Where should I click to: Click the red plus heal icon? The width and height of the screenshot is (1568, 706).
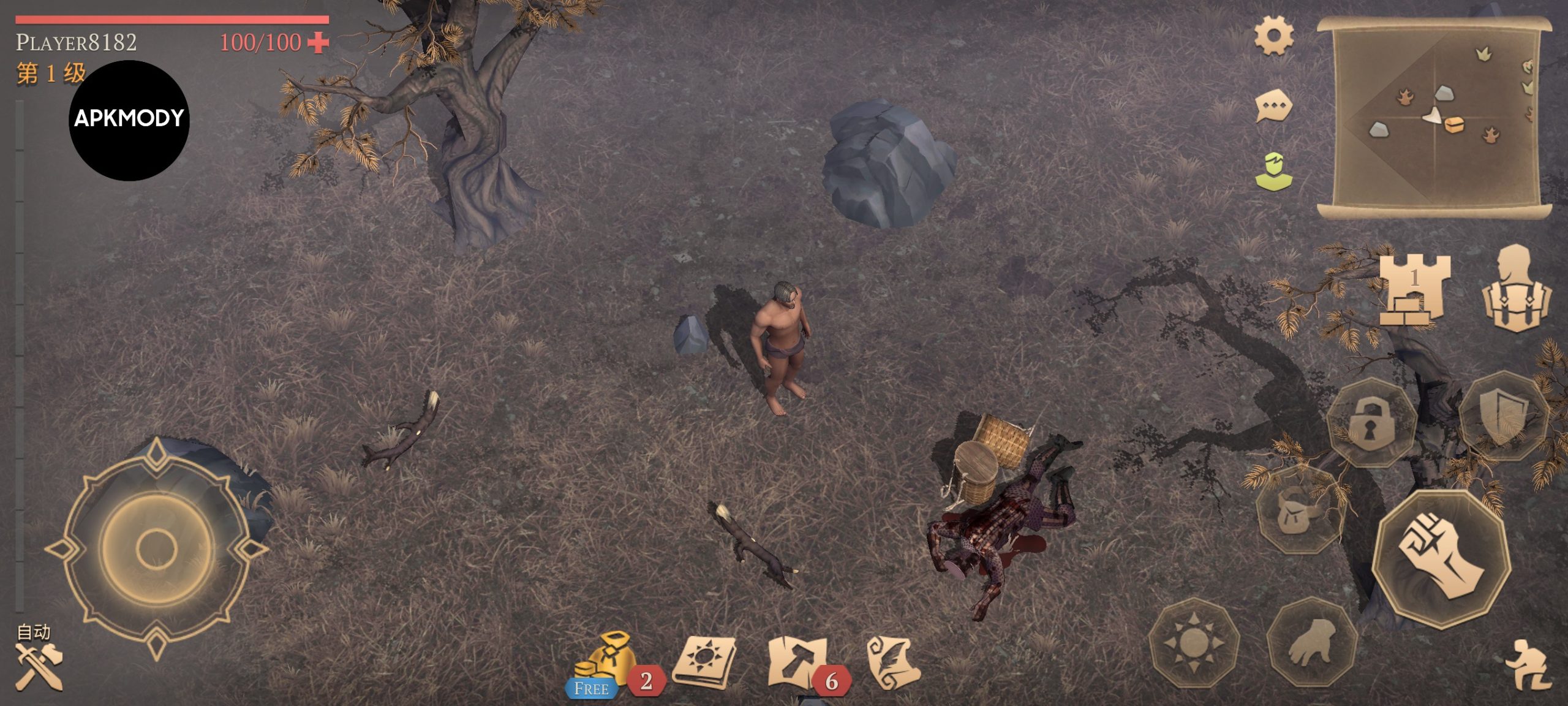[x=318, y=42]
